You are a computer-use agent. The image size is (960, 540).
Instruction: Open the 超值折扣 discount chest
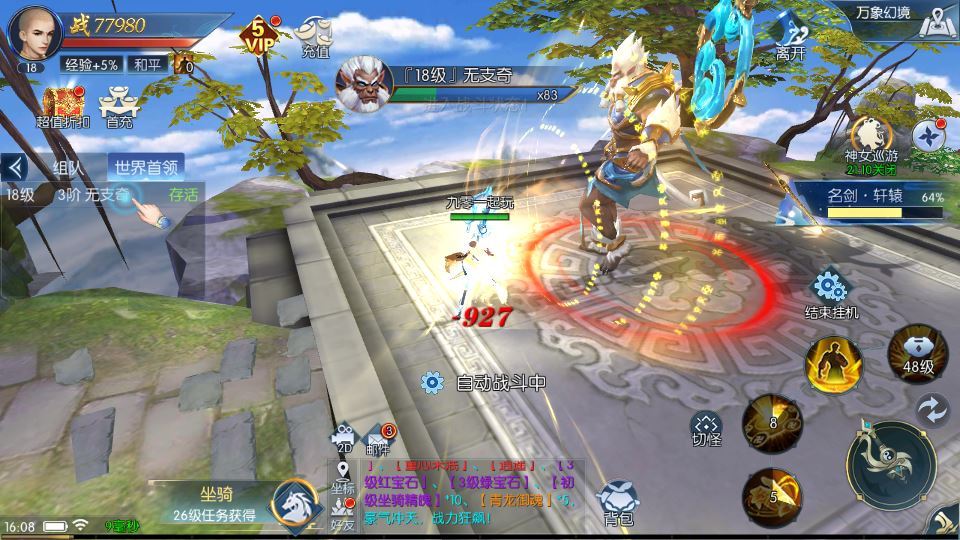coord(63,107)
